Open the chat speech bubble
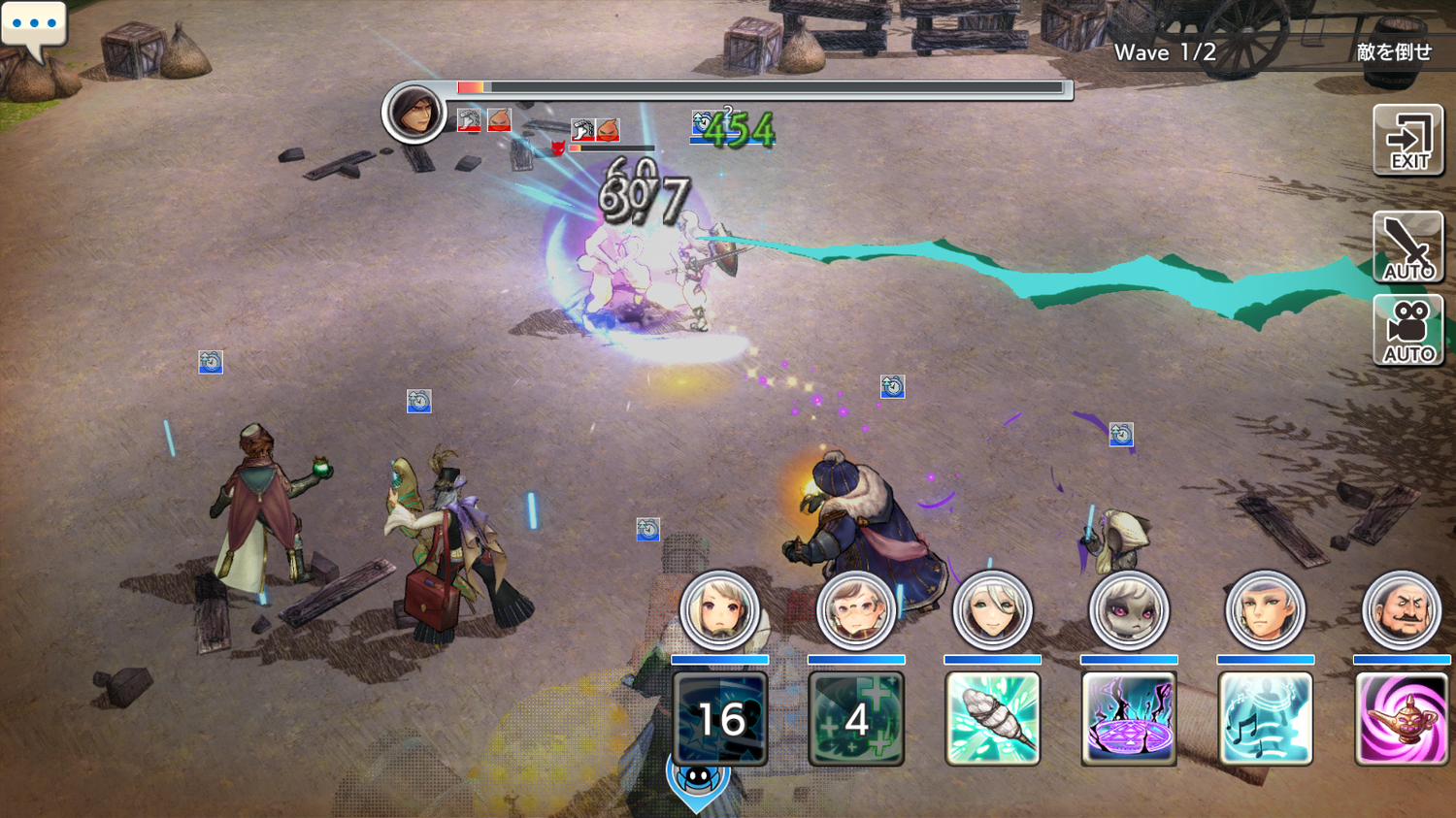This screenshot has height=818, width=1456. [34, 26]
